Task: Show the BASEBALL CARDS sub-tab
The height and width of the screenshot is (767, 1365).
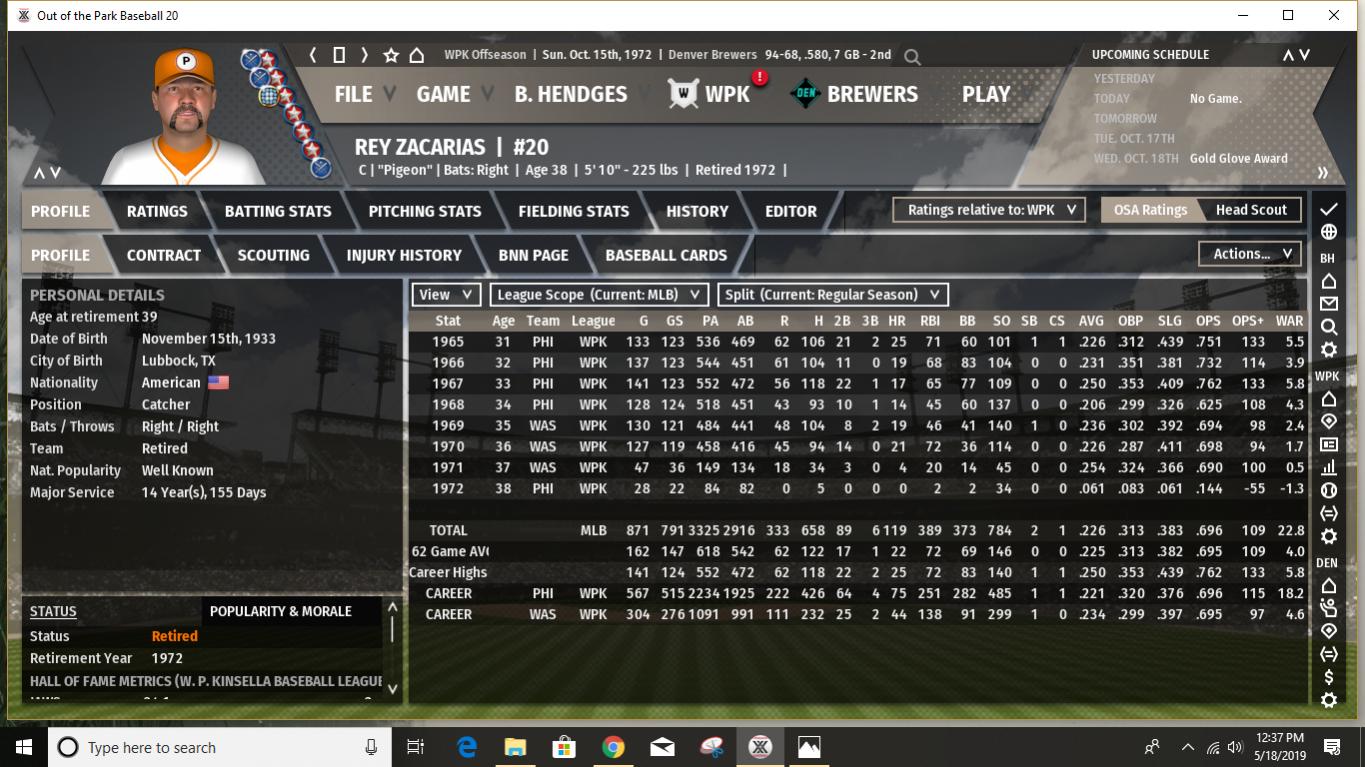Action: click(x=666, y=255)
